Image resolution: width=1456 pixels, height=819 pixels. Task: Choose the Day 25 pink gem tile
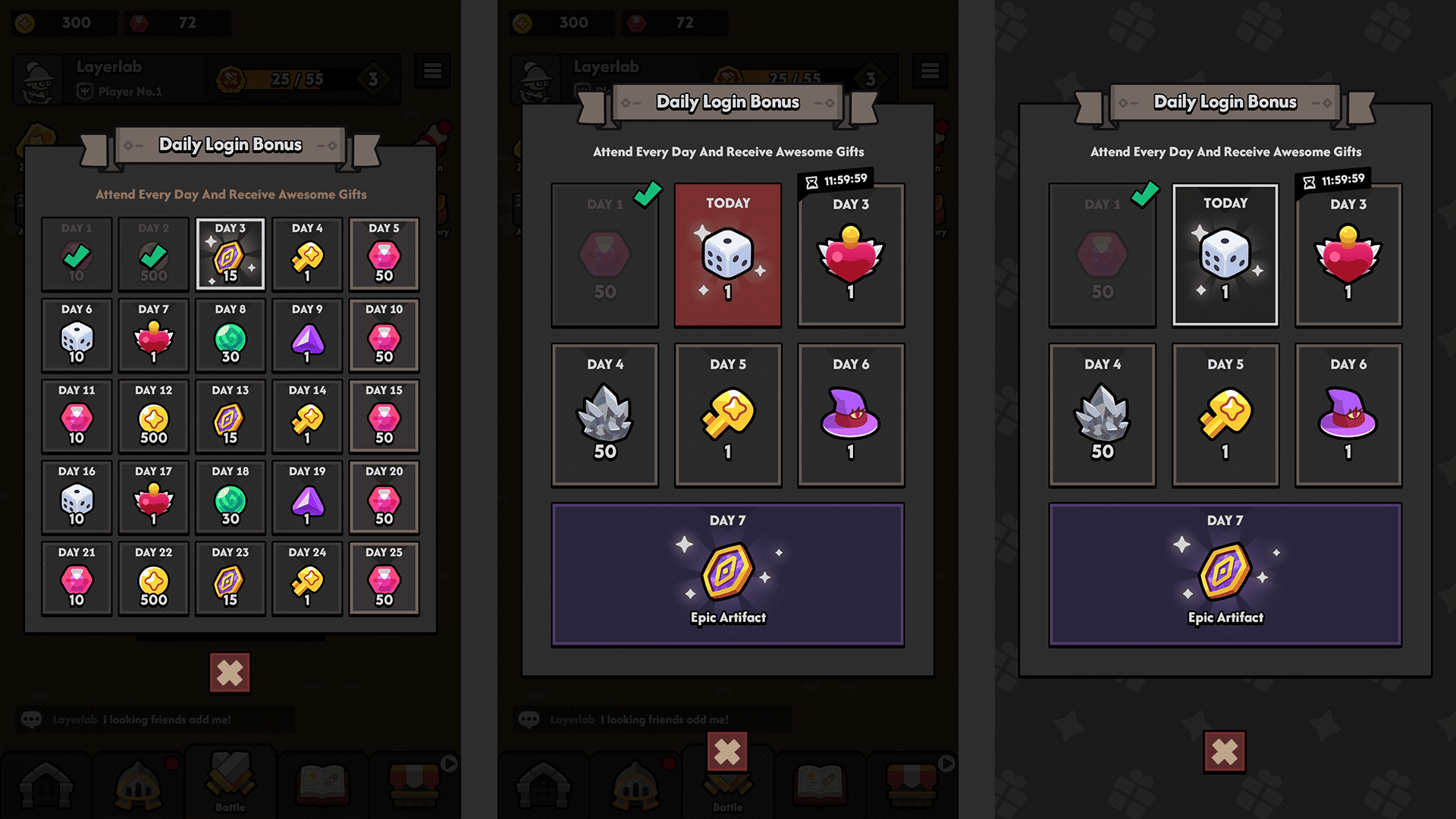tap(384, 579)
